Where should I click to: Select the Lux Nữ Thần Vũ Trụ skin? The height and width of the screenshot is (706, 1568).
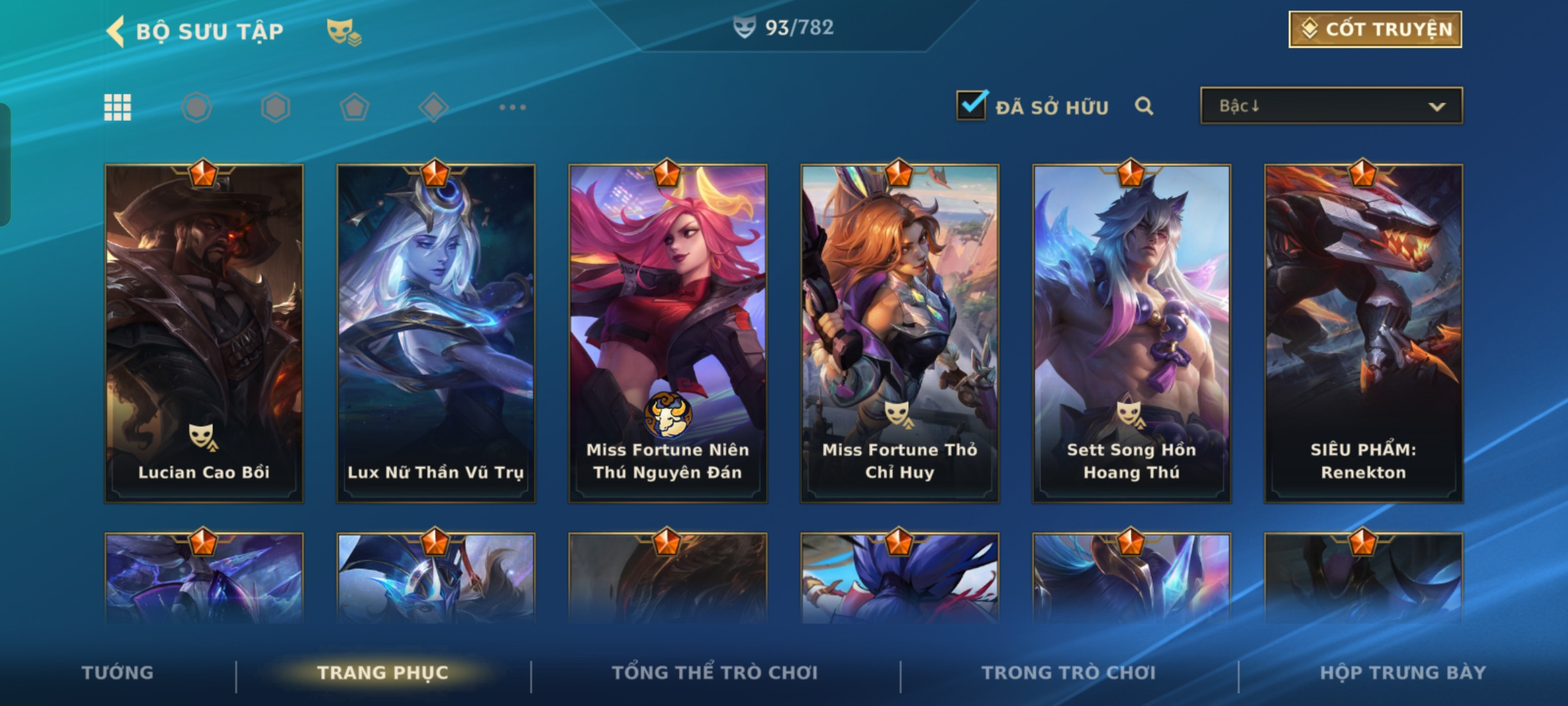pos(436,333)
